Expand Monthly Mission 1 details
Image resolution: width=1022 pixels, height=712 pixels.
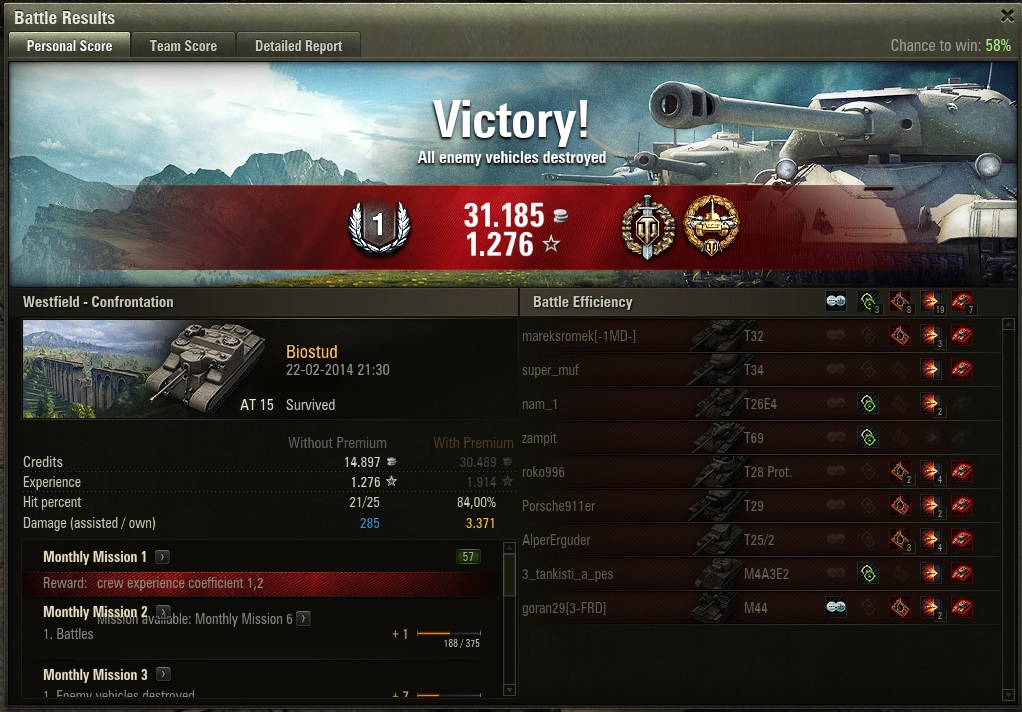pos(163,557)
